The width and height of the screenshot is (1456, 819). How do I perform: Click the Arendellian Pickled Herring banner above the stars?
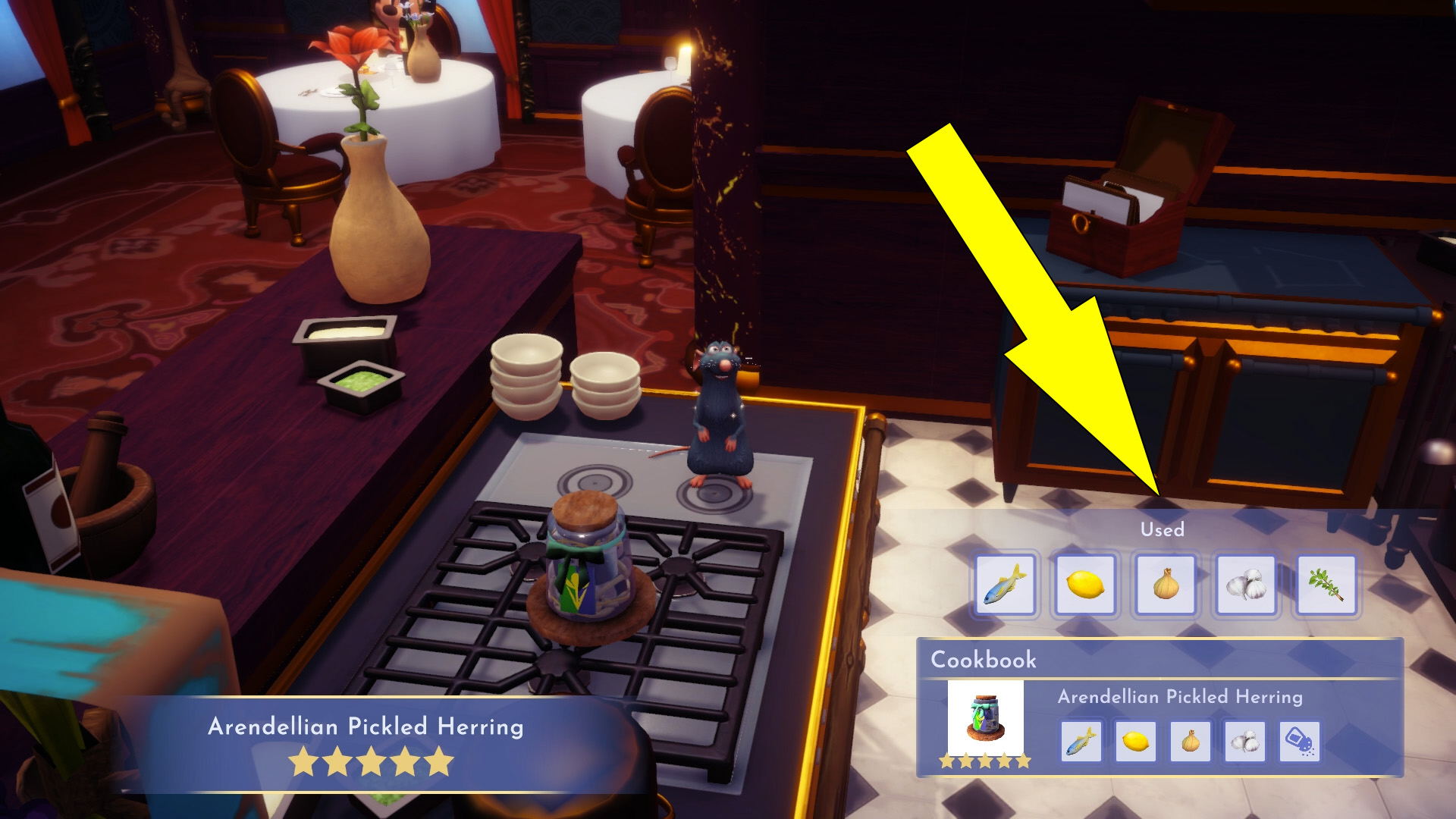[366, 726]
